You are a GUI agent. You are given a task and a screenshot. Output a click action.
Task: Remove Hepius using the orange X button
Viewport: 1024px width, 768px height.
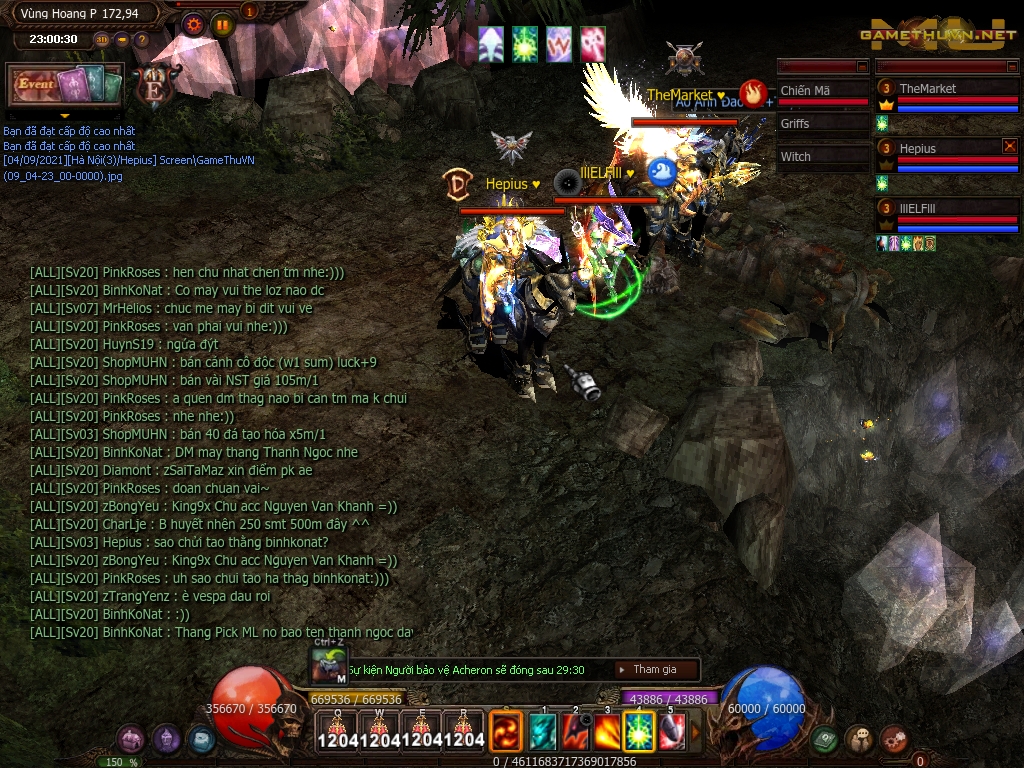(1009, 146)
